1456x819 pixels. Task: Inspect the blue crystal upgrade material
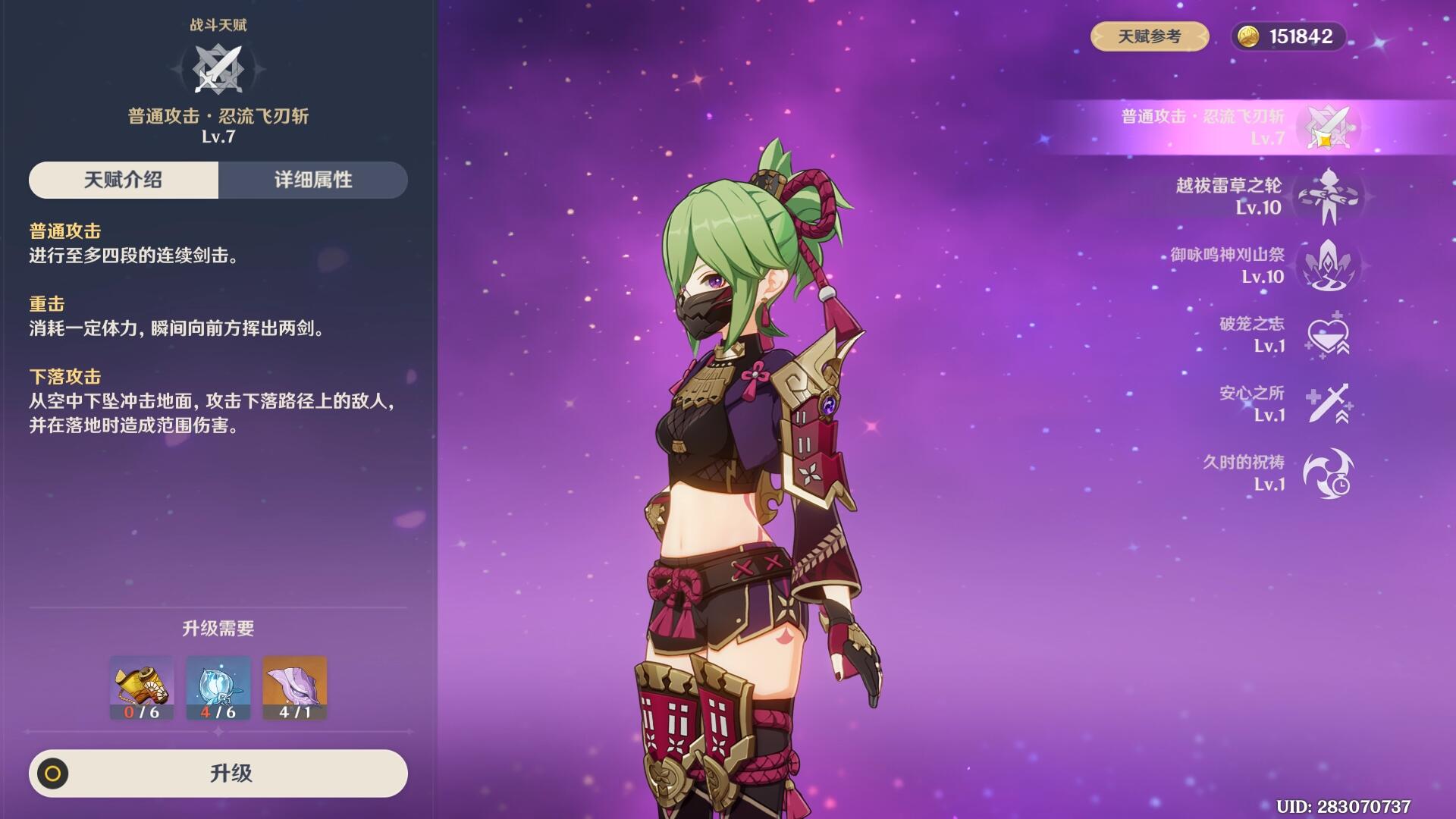click(x=218, y=688)
